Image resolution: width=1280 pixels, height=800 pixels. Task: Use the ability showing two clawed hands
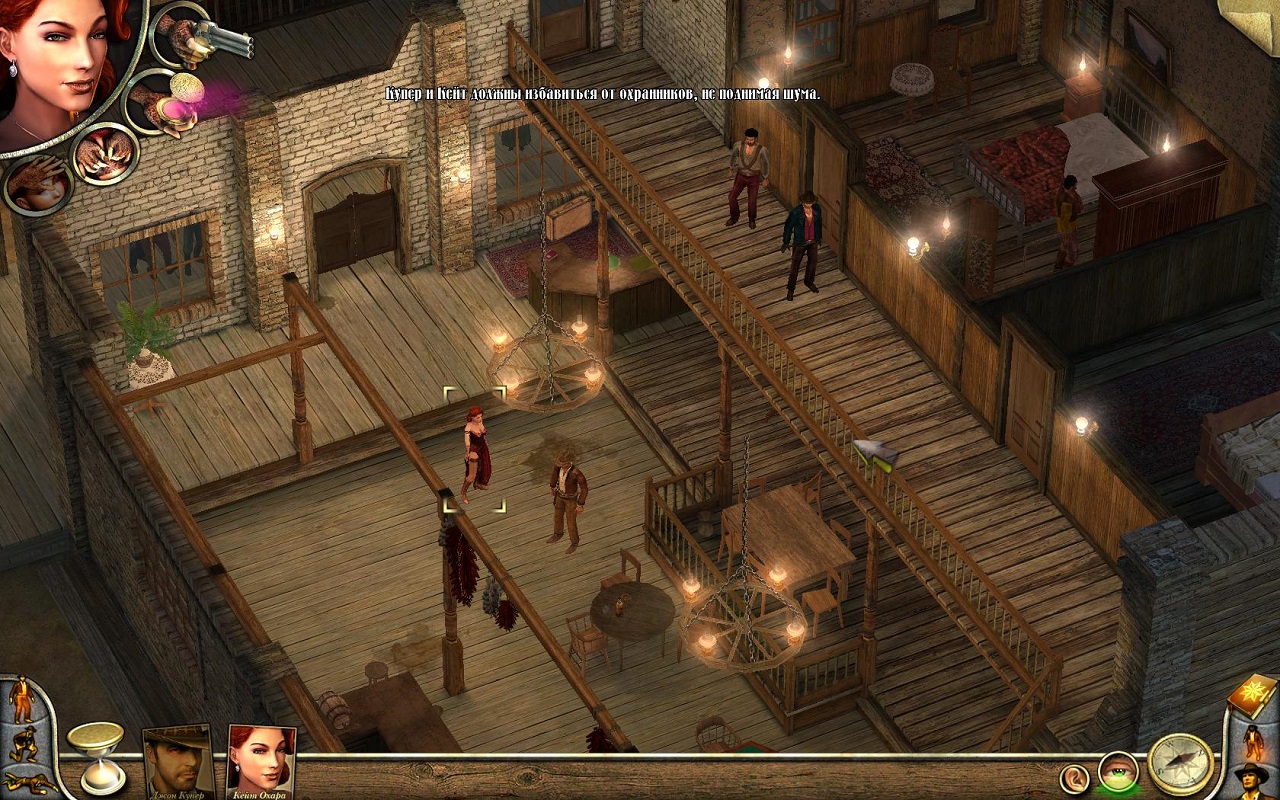(105, 154)
